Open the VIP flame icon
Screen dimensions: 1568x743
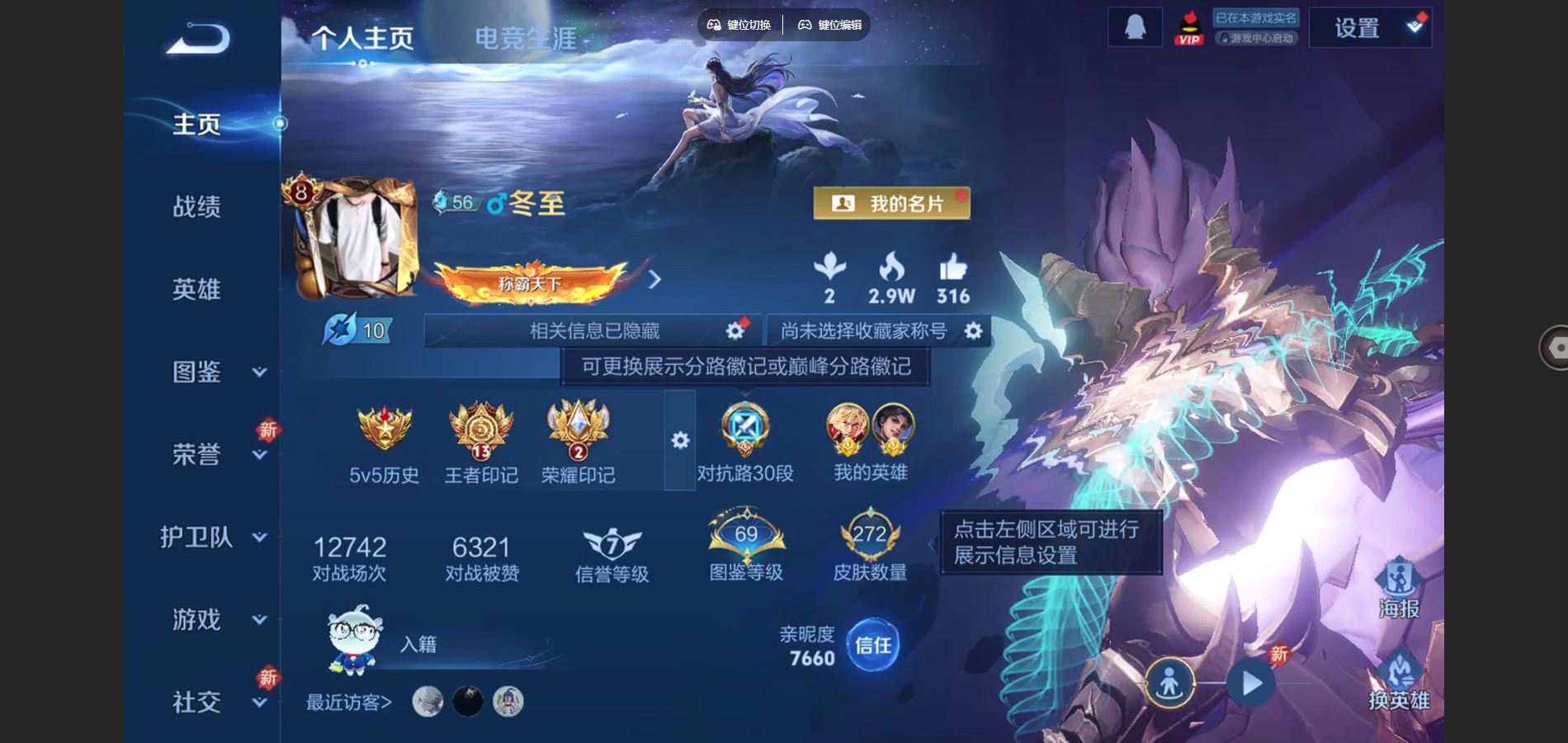pyautogui.click(x=1188, y=27)
